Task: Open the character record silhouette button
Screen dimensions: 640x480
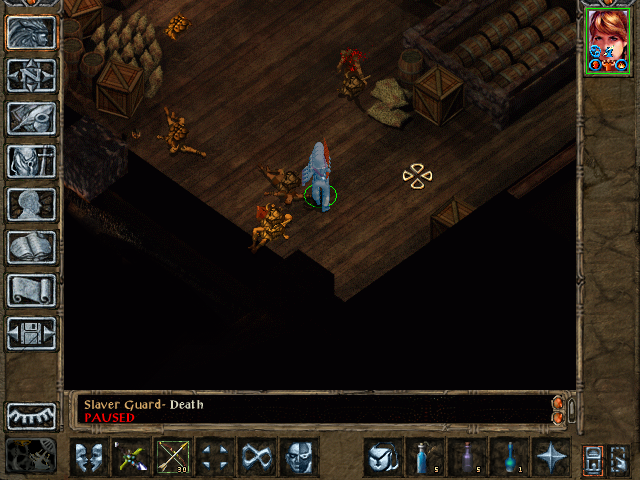Action: coord(32,204)
